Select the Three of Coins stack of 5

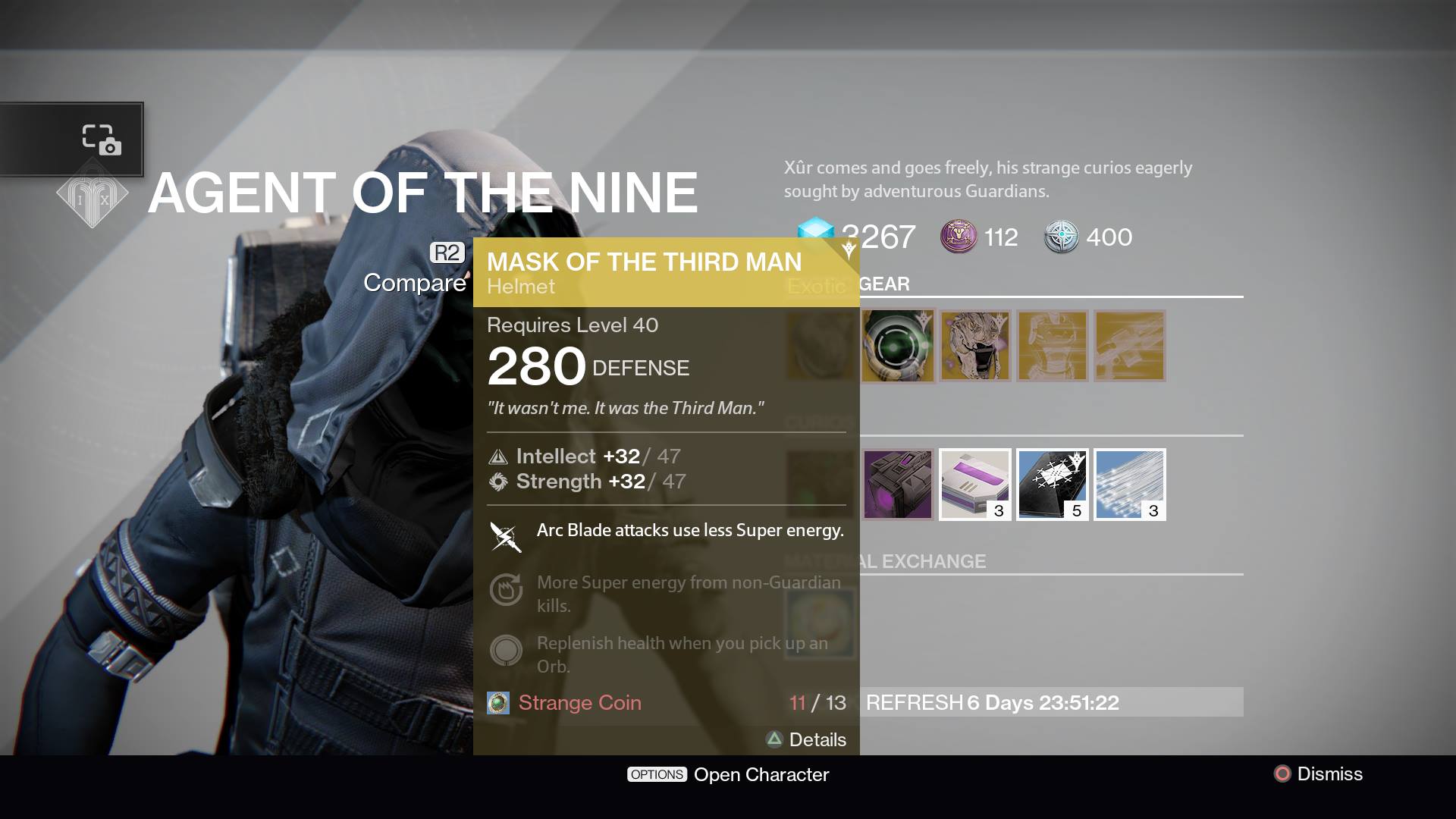pyautogui.click(x=1053, y=484)
